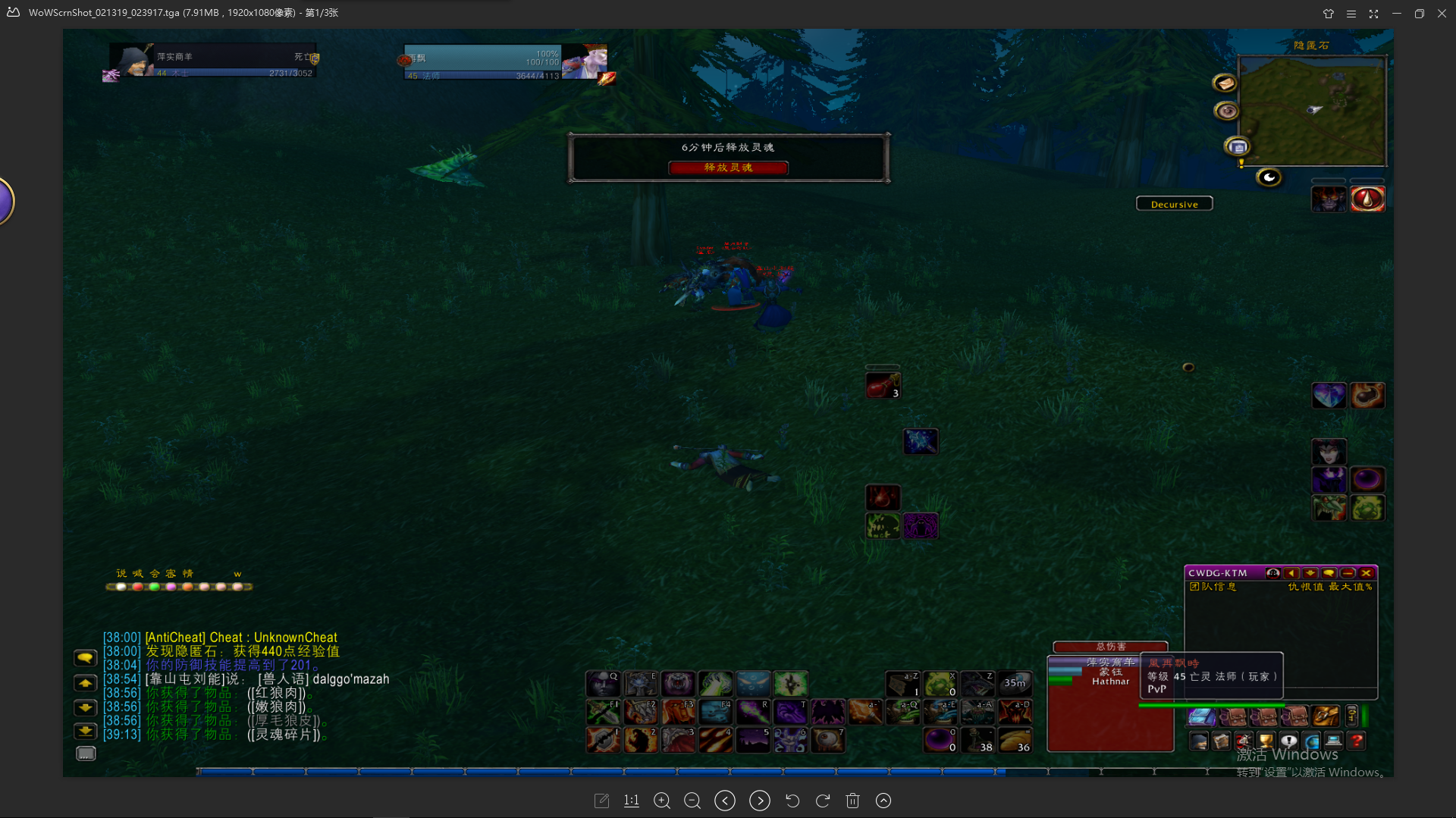Collapse the viewer toolbar using the chevron icon

(883, 800)
